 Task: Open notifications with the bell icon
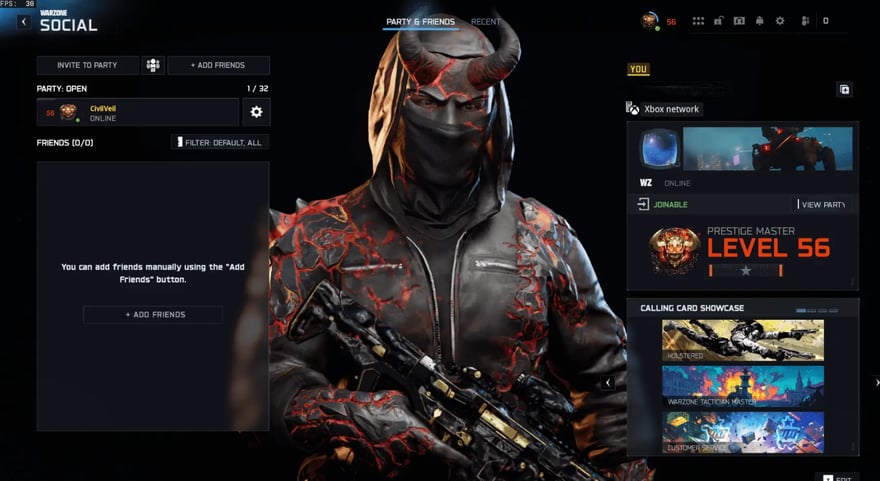pyautogui.click(x=759, y=21)
